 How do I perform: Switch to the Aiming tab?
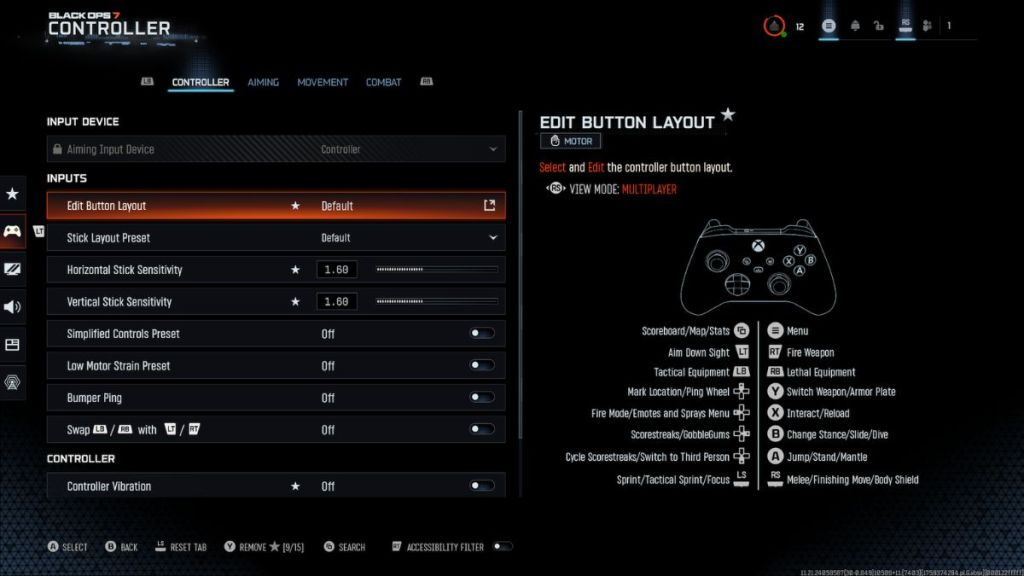click(x=263, y=82)
